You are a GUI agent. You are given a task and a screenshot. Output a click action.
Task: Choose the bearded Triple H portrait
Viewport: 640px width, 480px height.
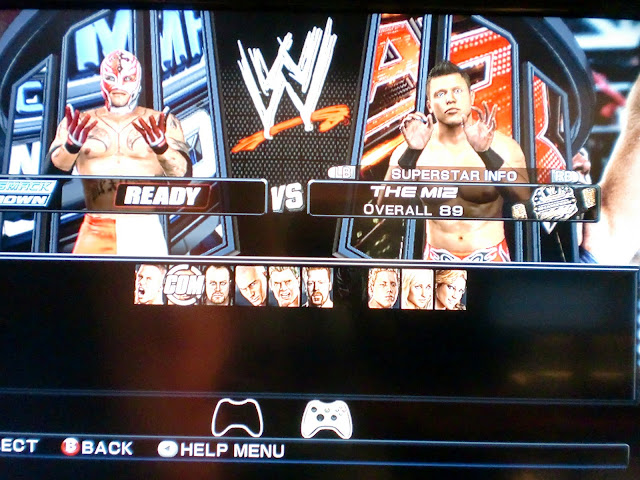(317, 286)
